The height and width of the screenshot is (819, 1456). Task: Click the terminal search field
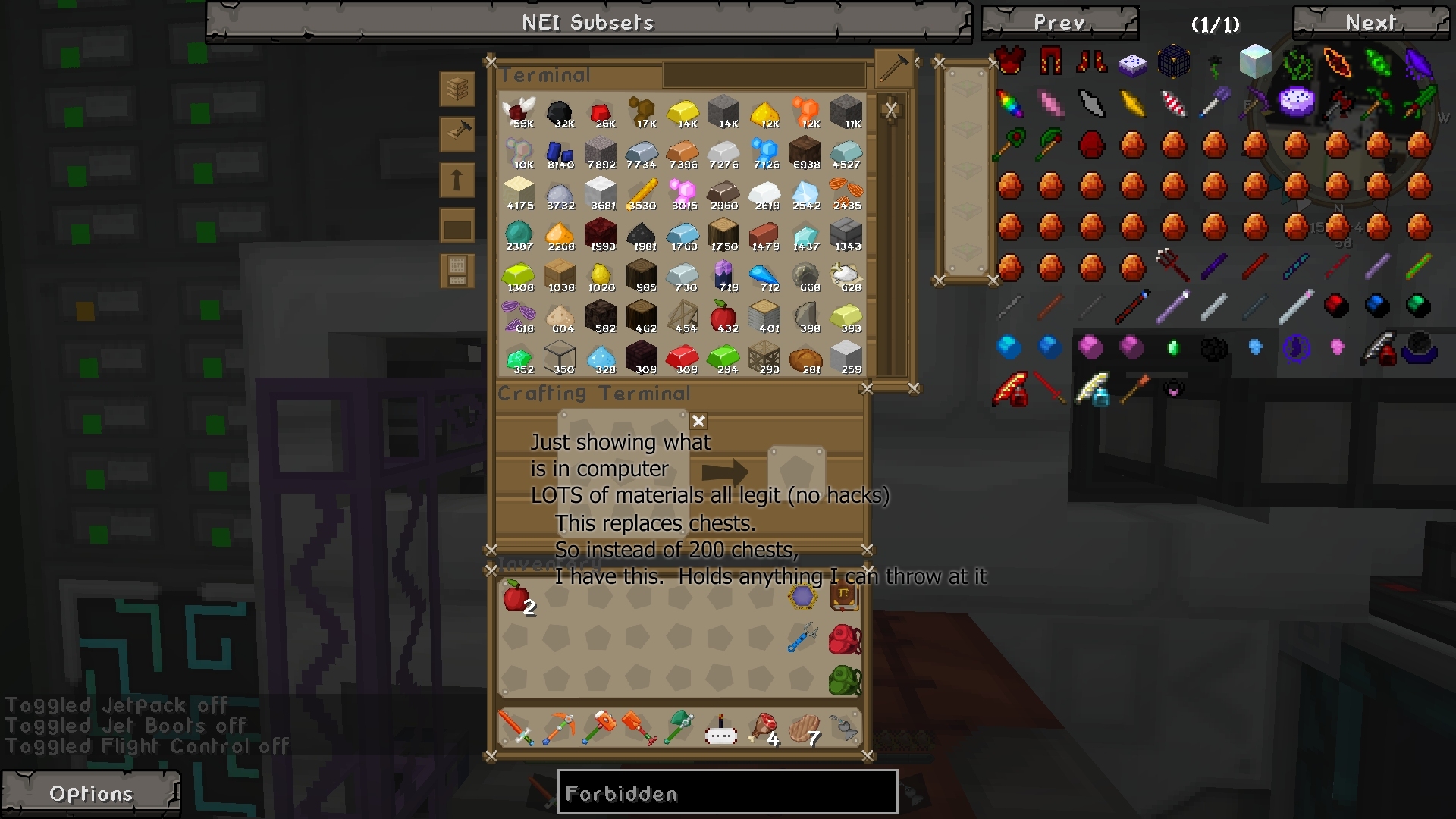tap(764, 75)
